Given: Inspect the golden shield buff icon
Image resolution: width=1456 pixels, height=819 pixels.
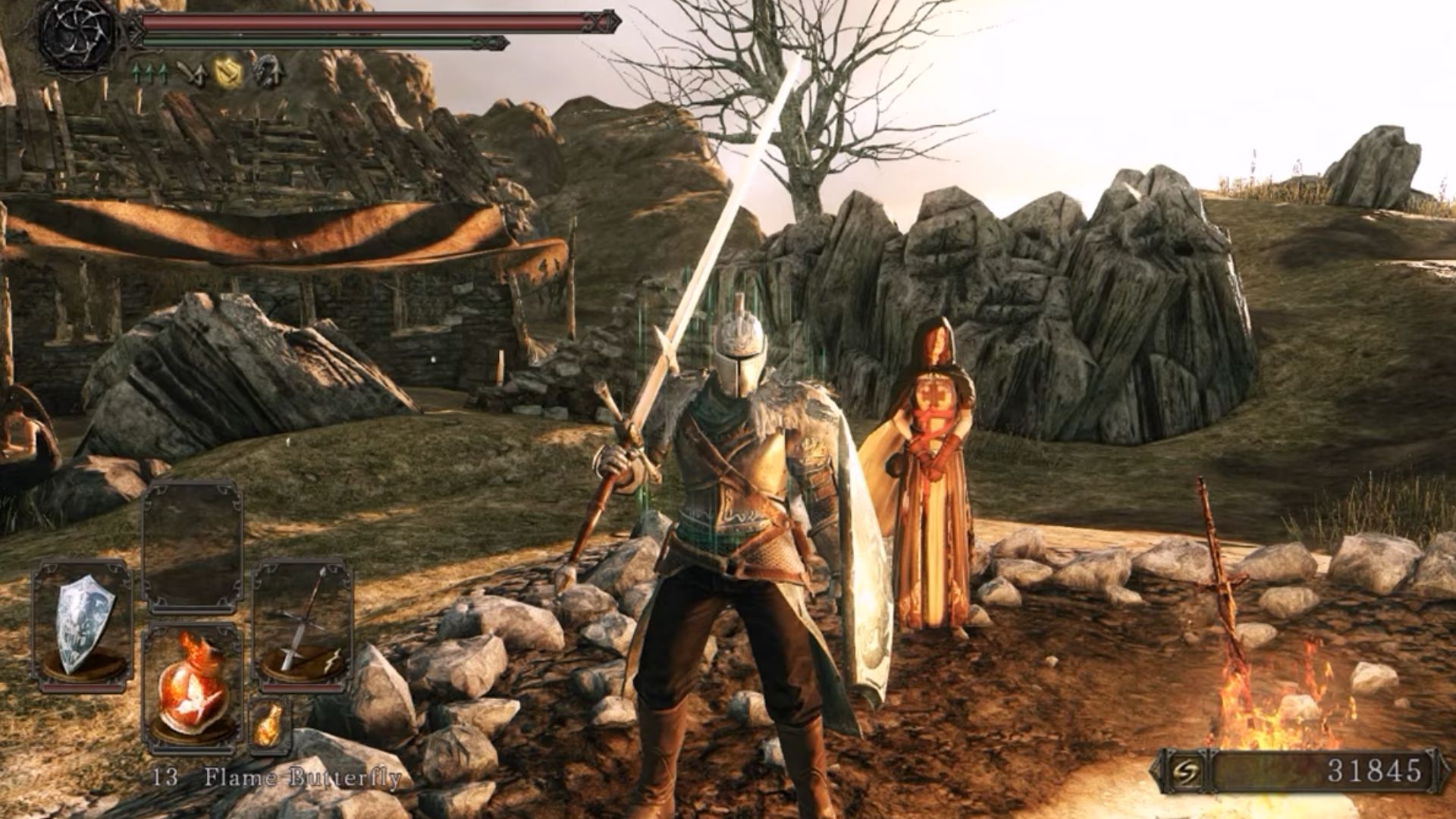Looking at the screenshot, I should (226, 72).
